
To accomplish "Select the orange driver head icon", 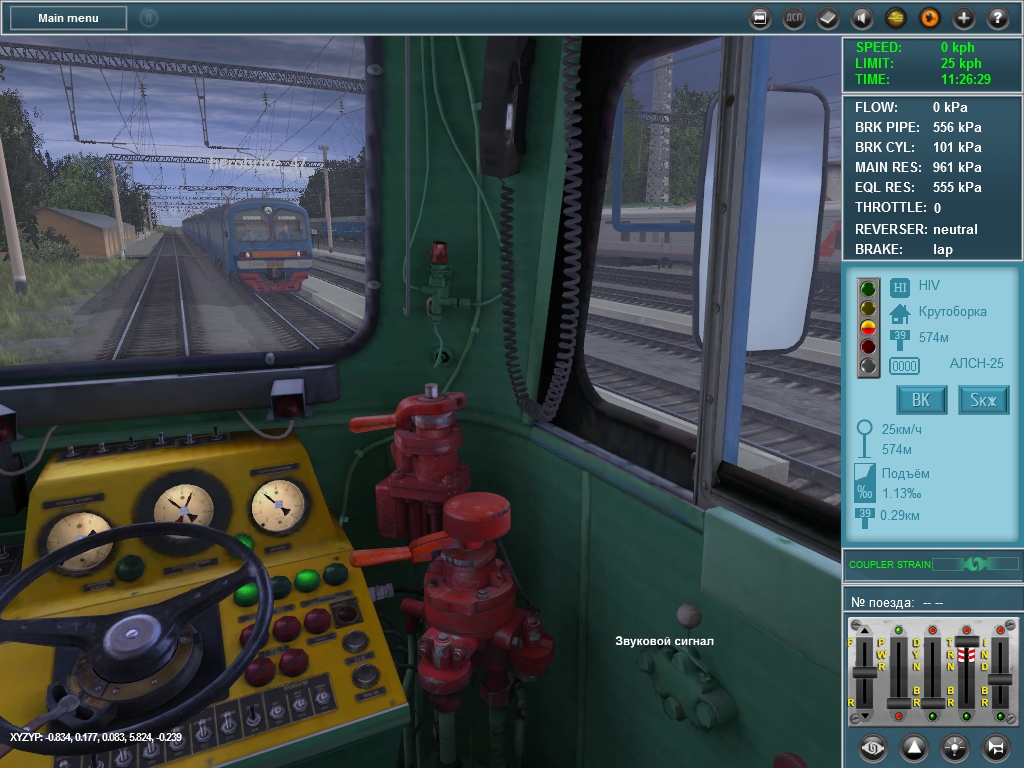I will [x=929, y=17].
